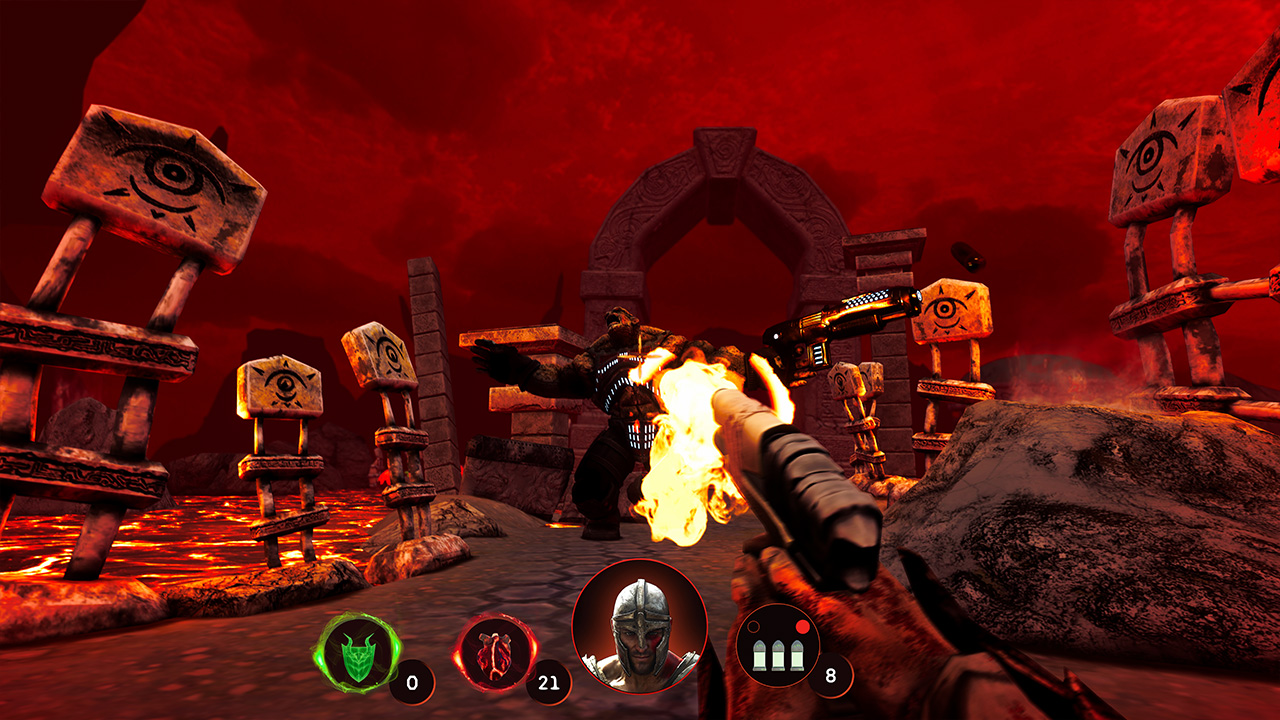Toggle the dark dot indicator near the ammo
The width and height of the screenshot is (1280, 720).
[x=752, y=628]
